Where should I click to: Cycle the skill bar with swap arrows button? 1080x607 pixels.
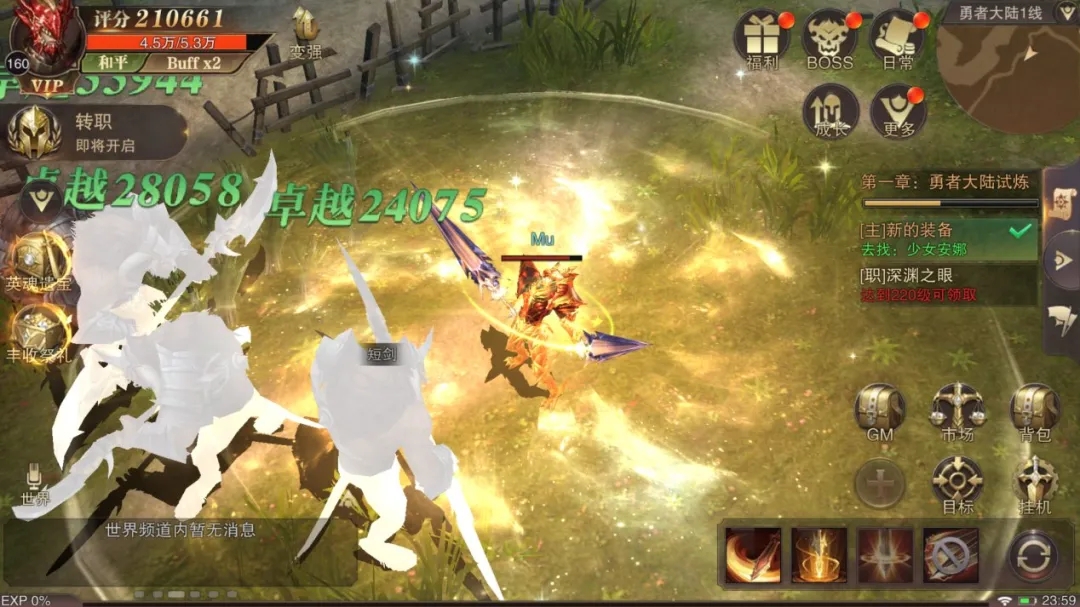pos(1032,555)
